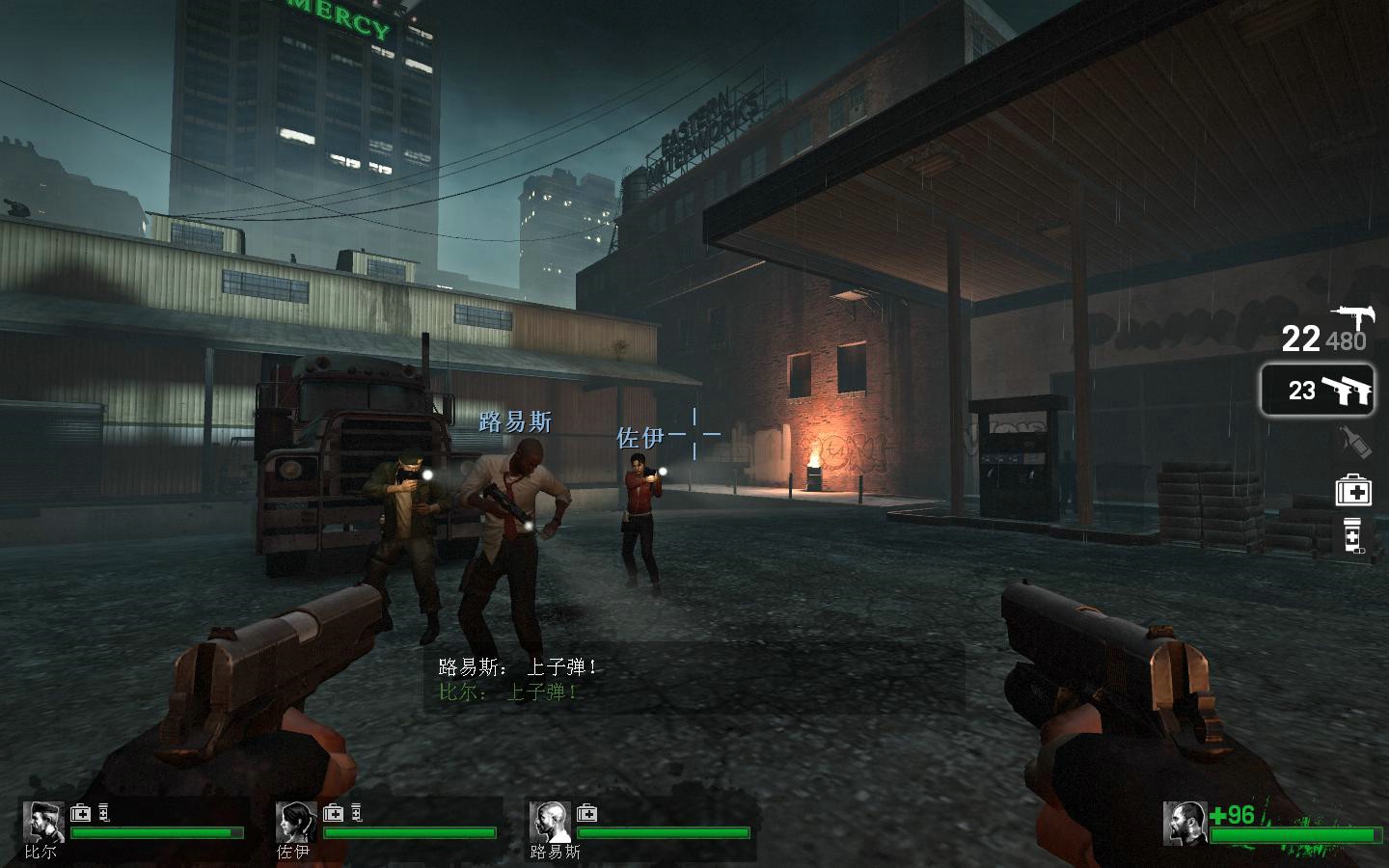Click teammate 比尔's portrait
This screenshot has width=1389, height=868.
pyautogui.click(x=42, y=822)
